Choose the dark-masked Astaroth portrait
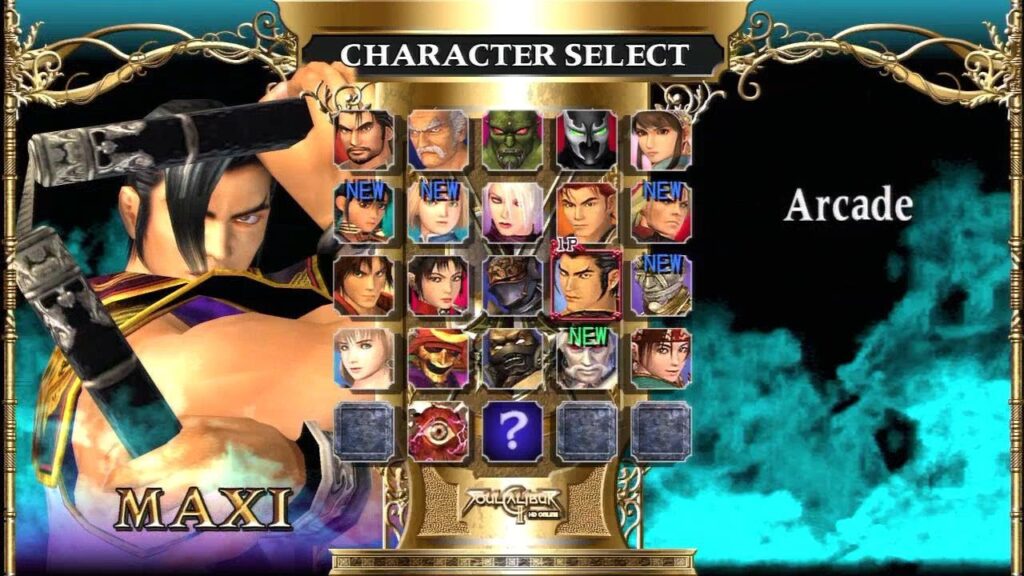The width and height of the screenshot is (1024, 576). tap(512, 358)
